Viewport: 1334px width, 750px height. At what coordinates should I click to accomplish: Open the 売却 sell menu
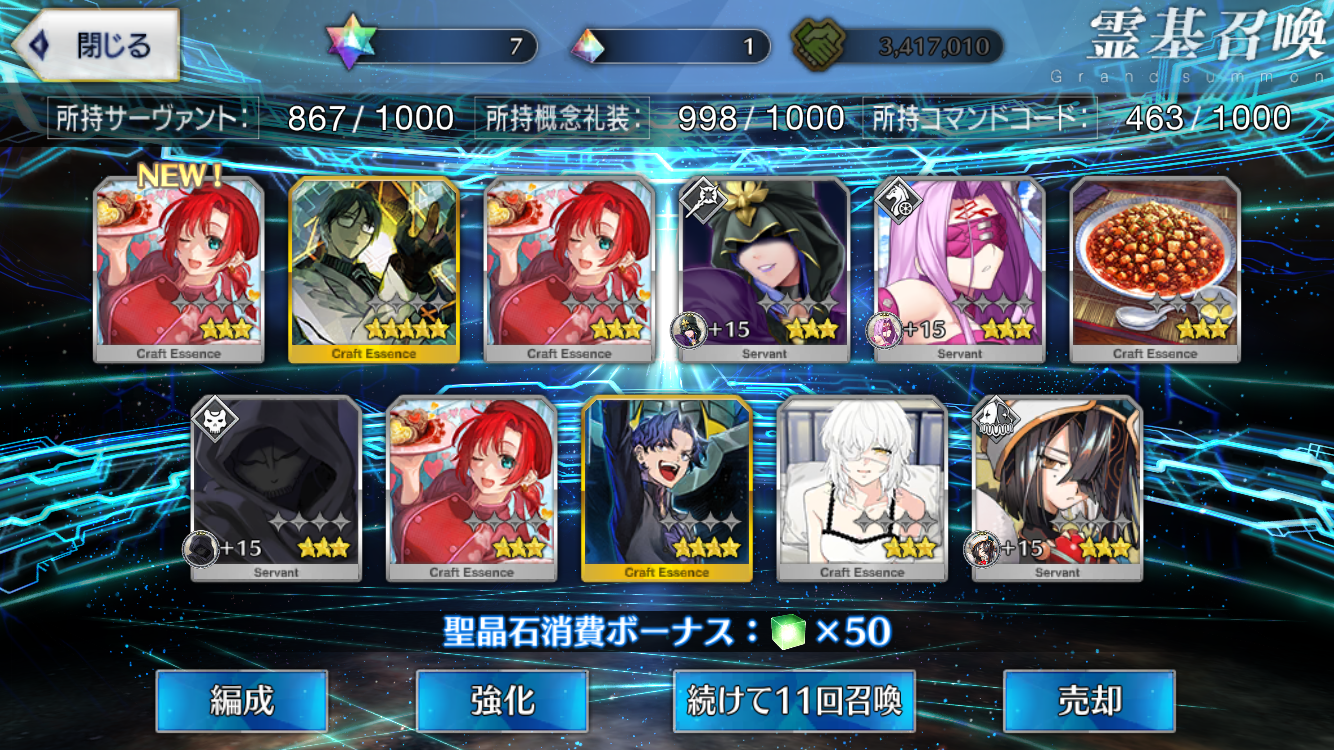1089,701
